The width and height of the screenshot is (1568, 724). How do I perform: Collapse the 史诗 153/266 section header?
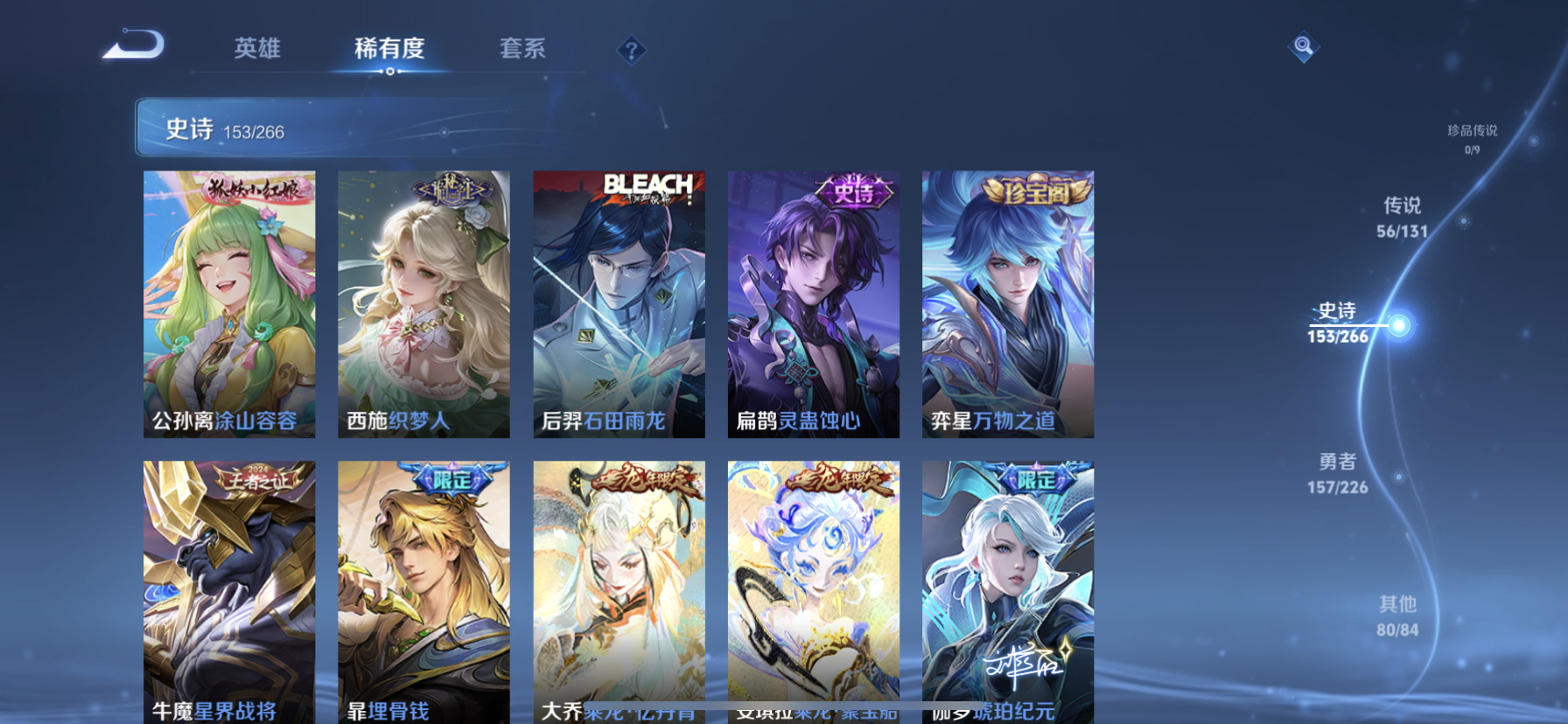click(x=350, y=129)
